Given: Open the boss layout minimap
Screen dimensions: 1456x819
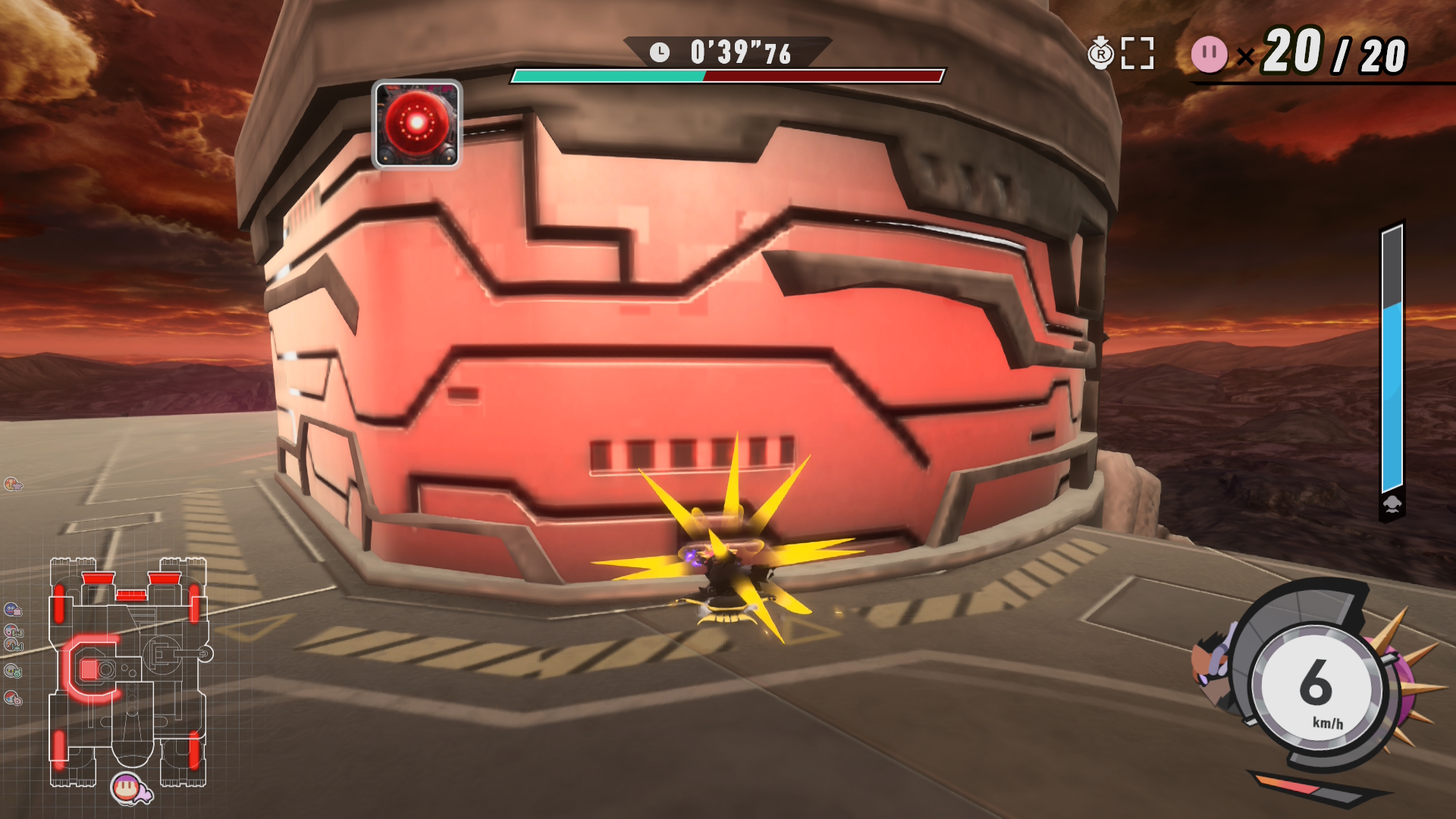Looking at the screenshot, I should point(129,671).
